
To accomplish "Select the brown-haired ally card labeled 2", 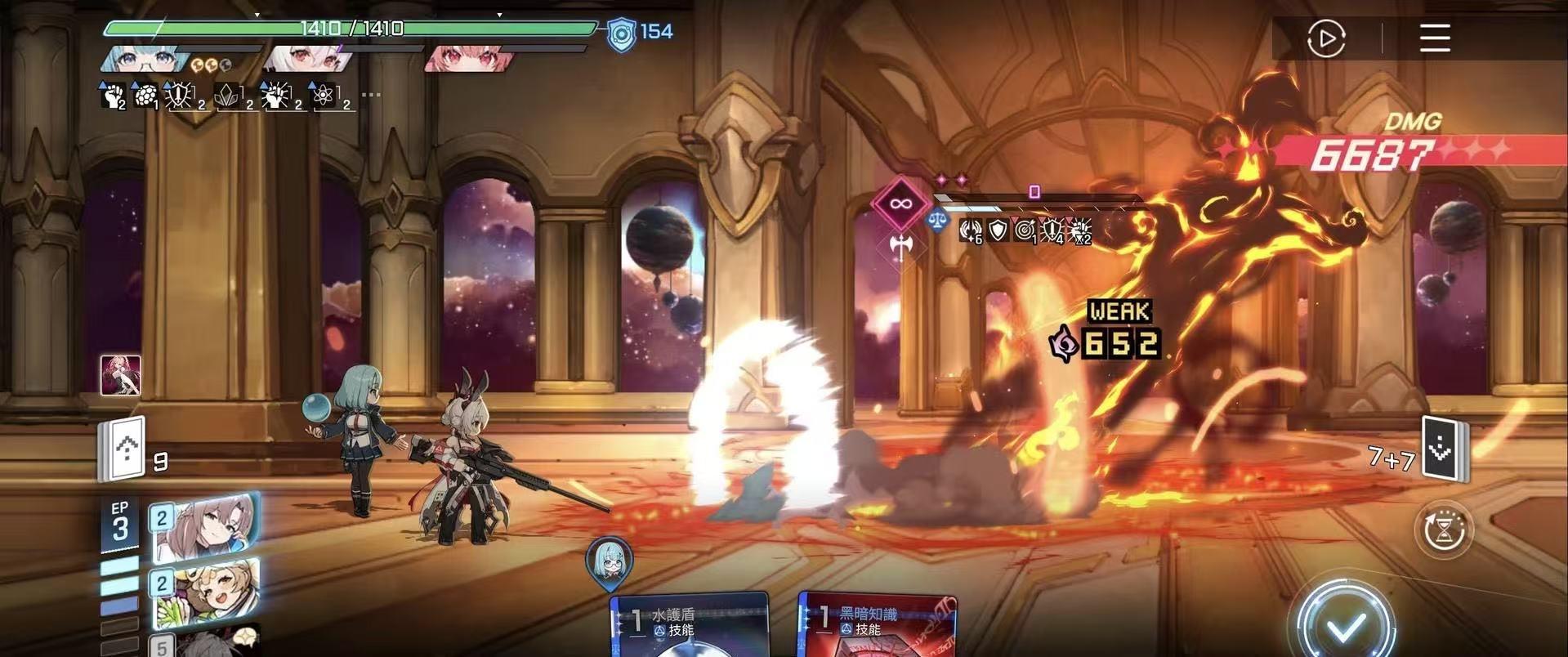I will pos(206,528).
